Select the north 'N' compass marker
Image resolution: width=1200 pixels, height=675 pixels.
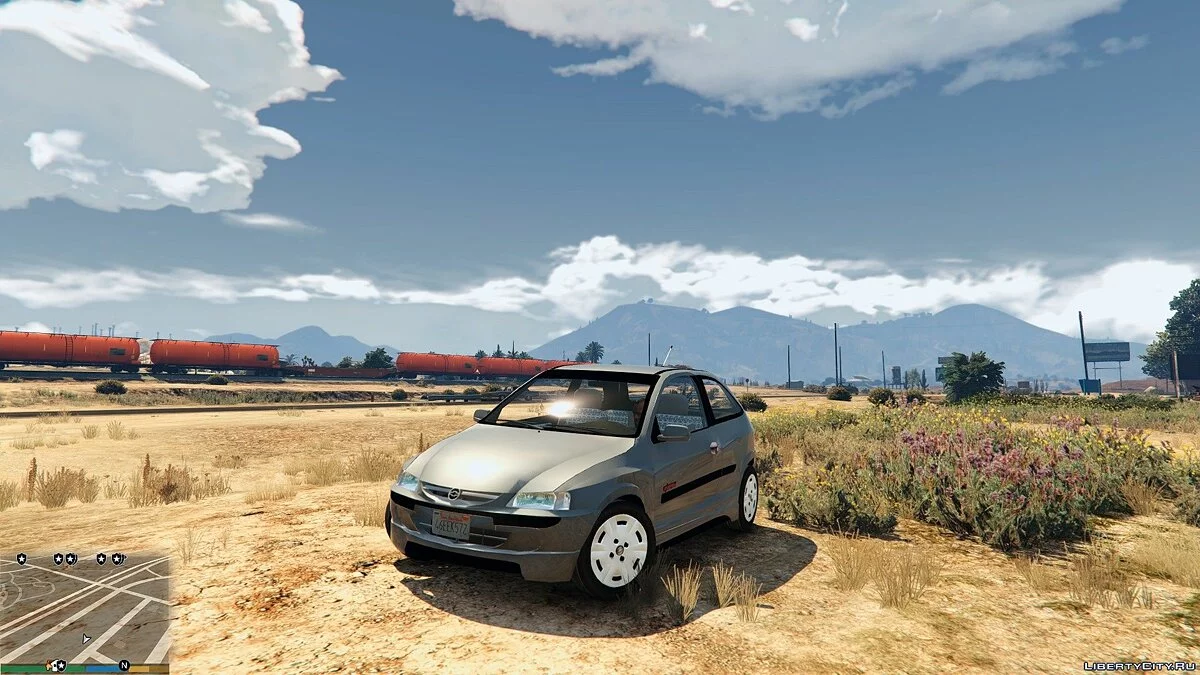[124, 665]
